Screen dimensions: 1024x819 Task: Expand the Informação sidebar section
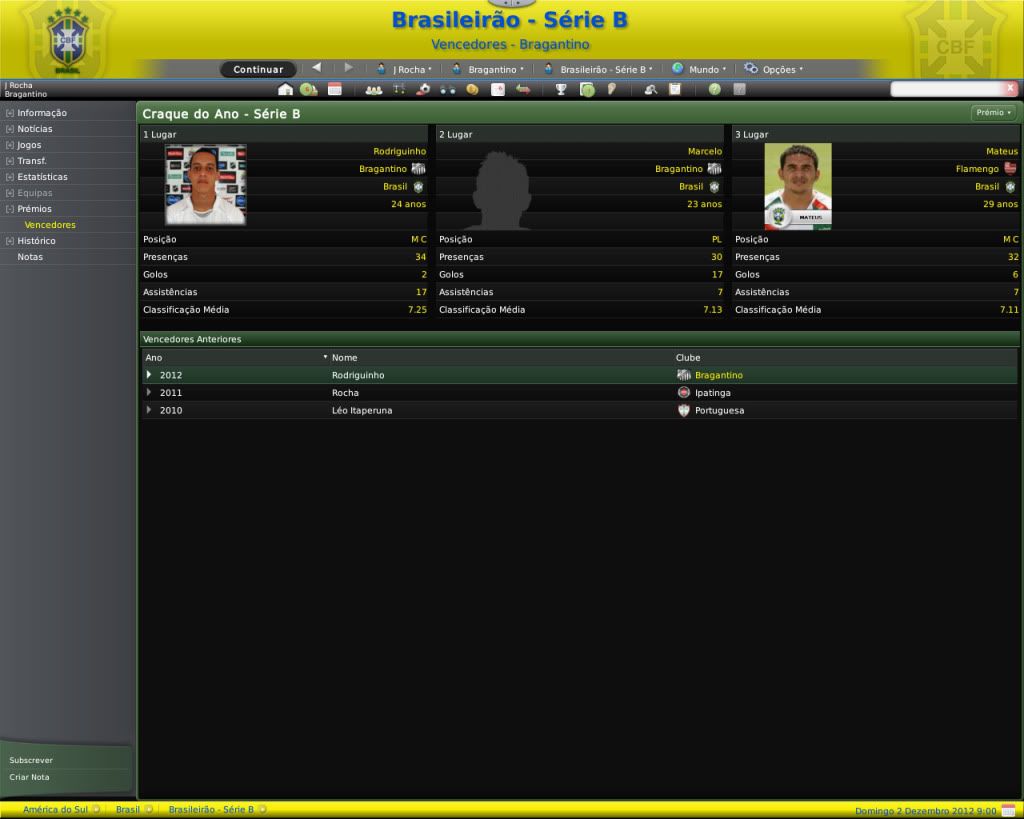pos(42,113)
